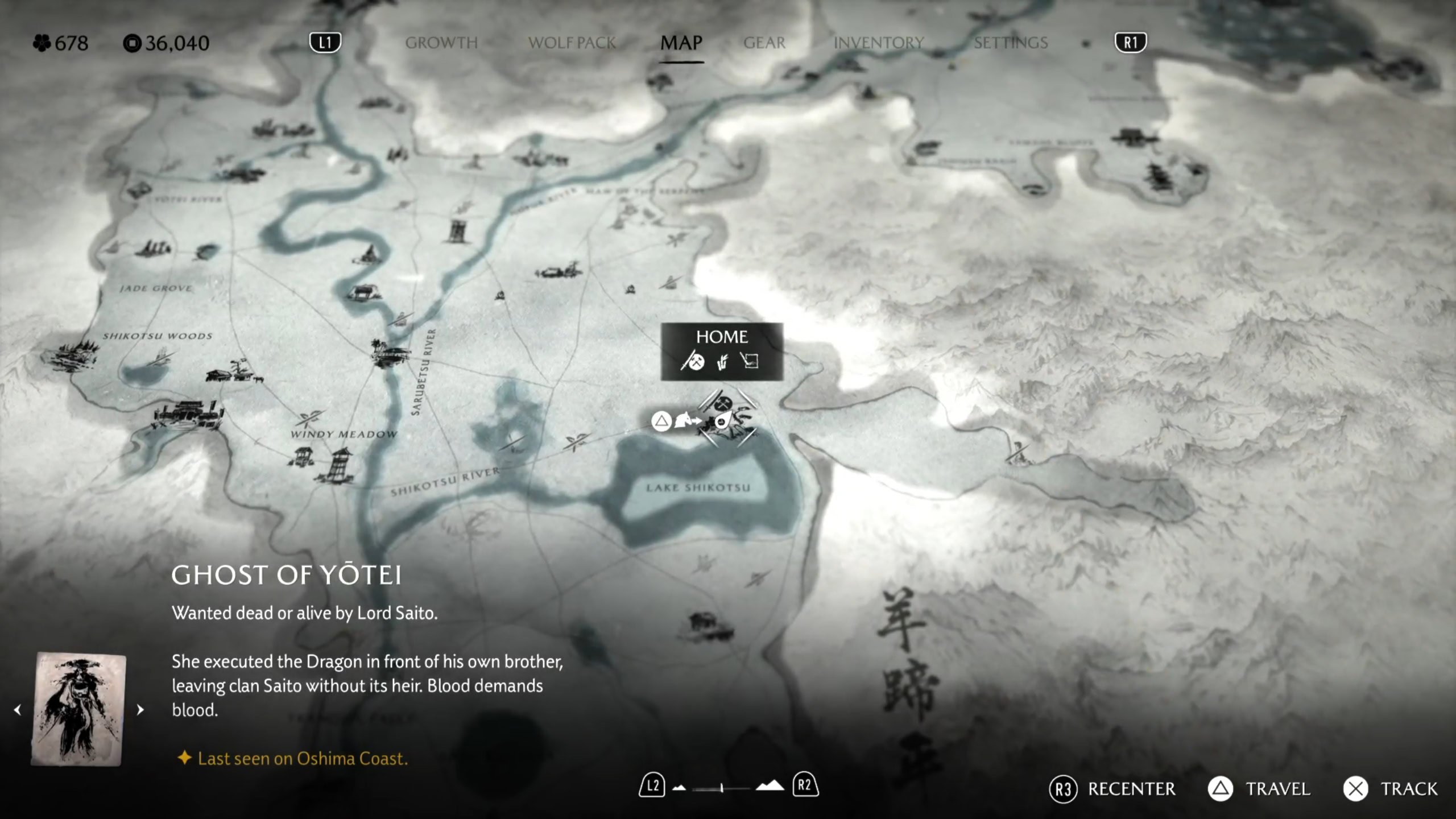The height and width of the screenshot is (819, 1456).
Task: Show the next wanted poster with right arrow
Action: (x=140, y=710)
